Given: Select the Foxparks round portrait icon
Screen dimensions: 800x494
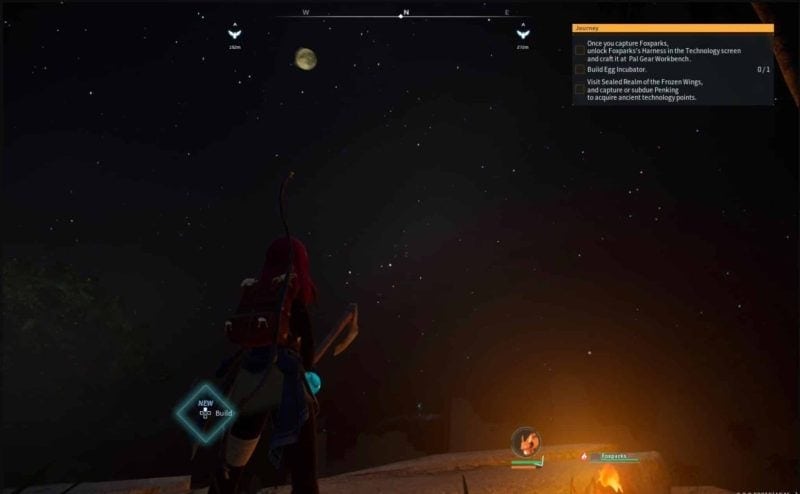Looking at the screenshot, I should (x=525, y=441).
